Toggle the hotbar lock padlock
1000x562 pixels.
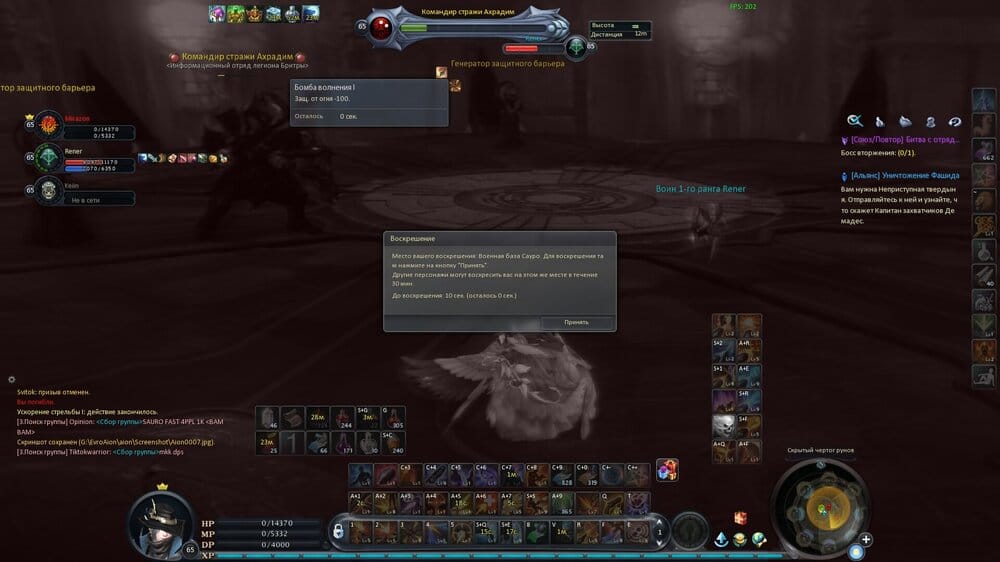[338, 528]
